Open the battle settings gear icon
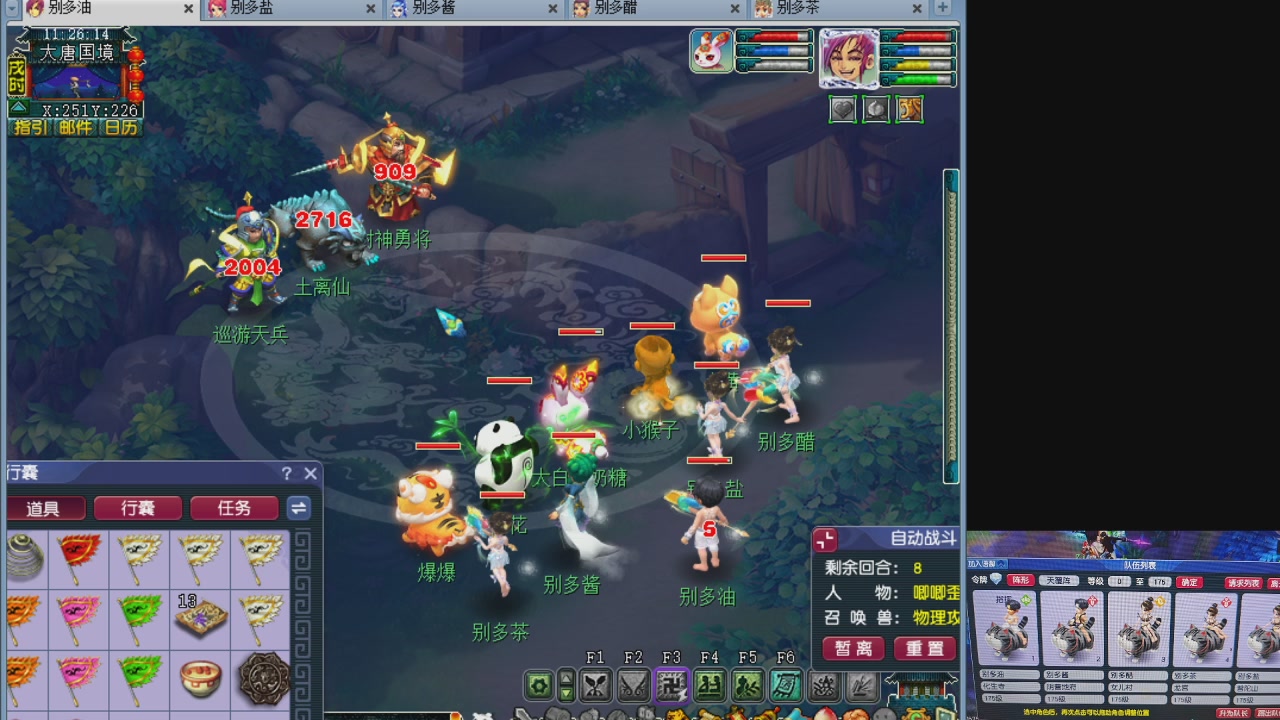 click(538, 685)
